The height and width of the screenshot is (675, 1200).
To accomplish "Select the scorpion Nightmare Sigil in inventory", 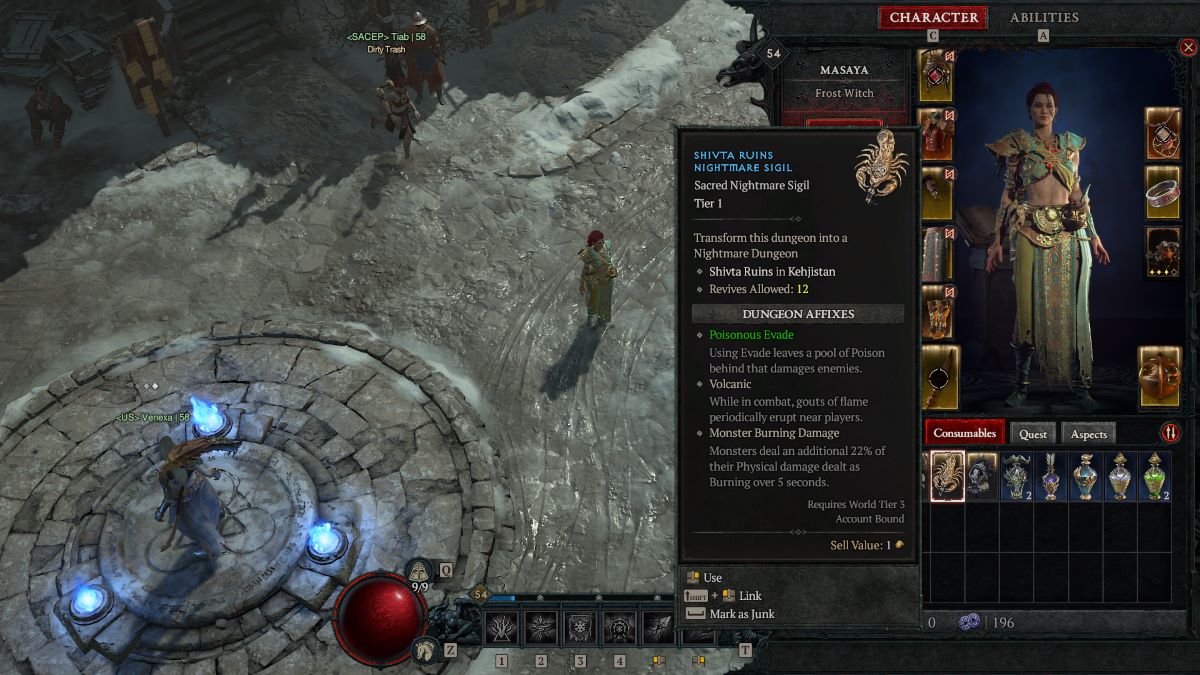I will click(x=947, y=475).
